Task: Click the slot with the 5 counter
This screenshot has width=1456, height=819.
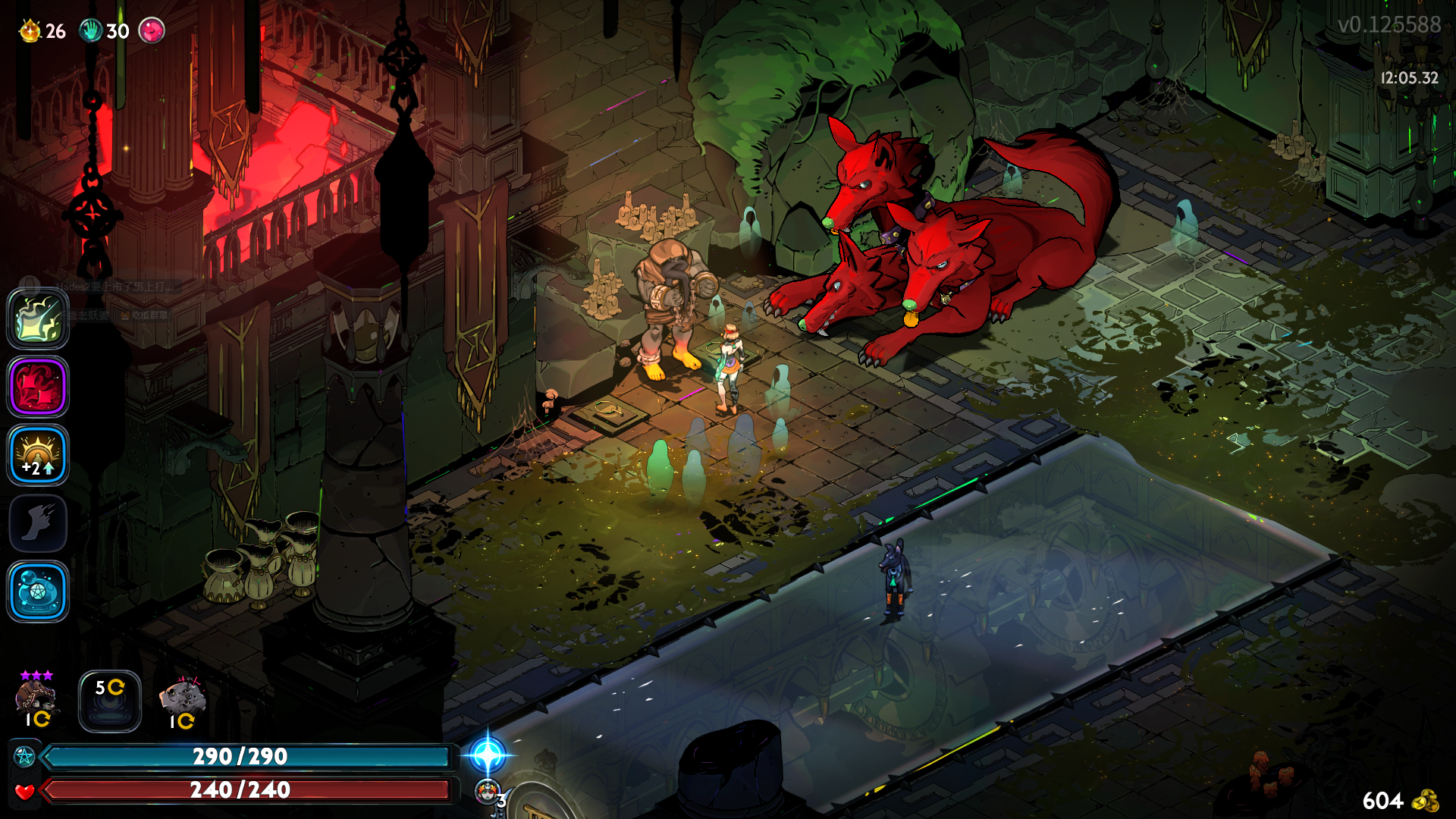Action: tap(110, 701)
